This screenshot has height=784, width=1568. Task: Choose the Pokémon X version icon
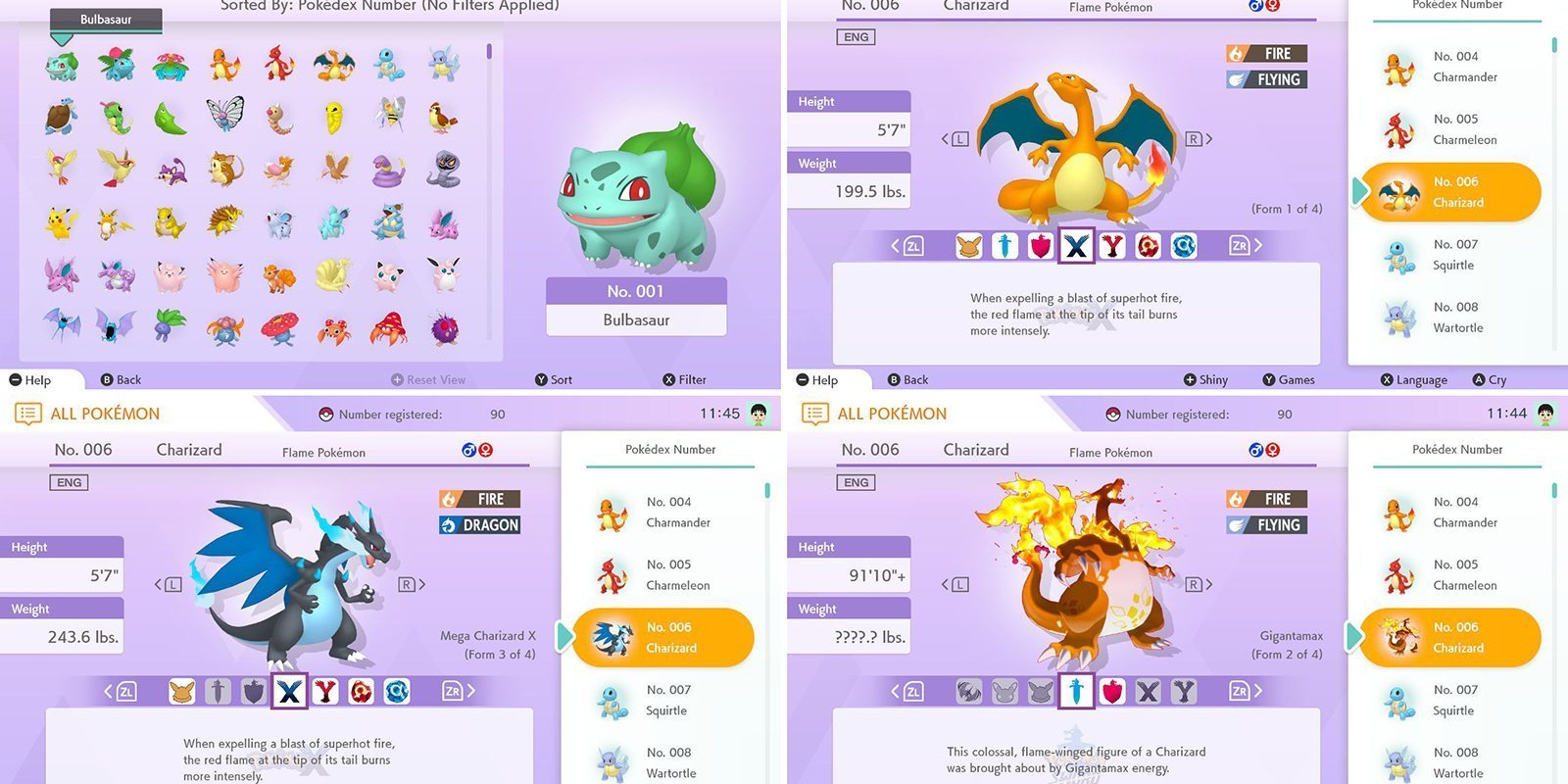(1076, 246)
